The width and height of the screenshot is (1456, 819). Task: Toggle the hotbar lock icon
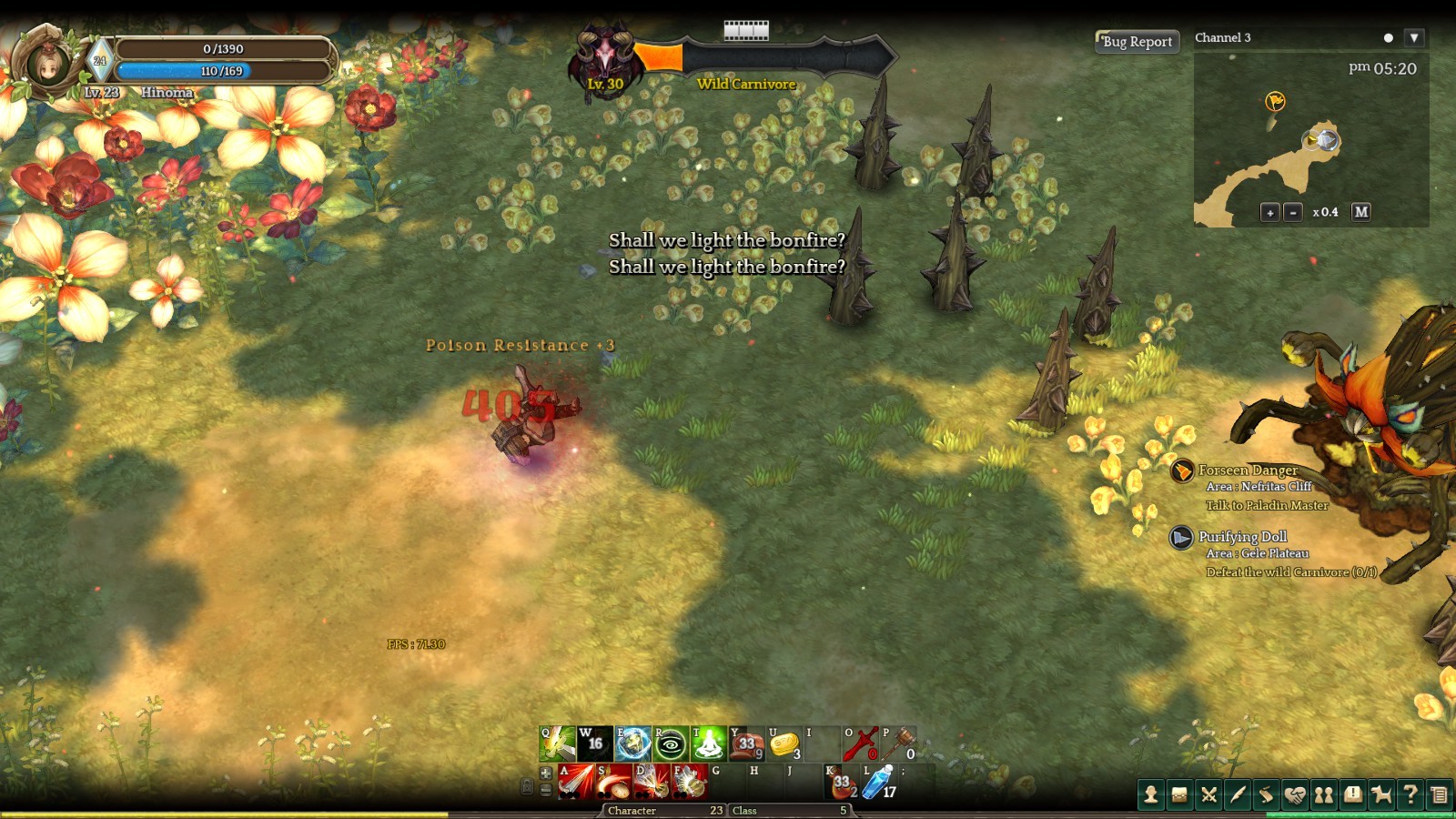coord(527,786)
